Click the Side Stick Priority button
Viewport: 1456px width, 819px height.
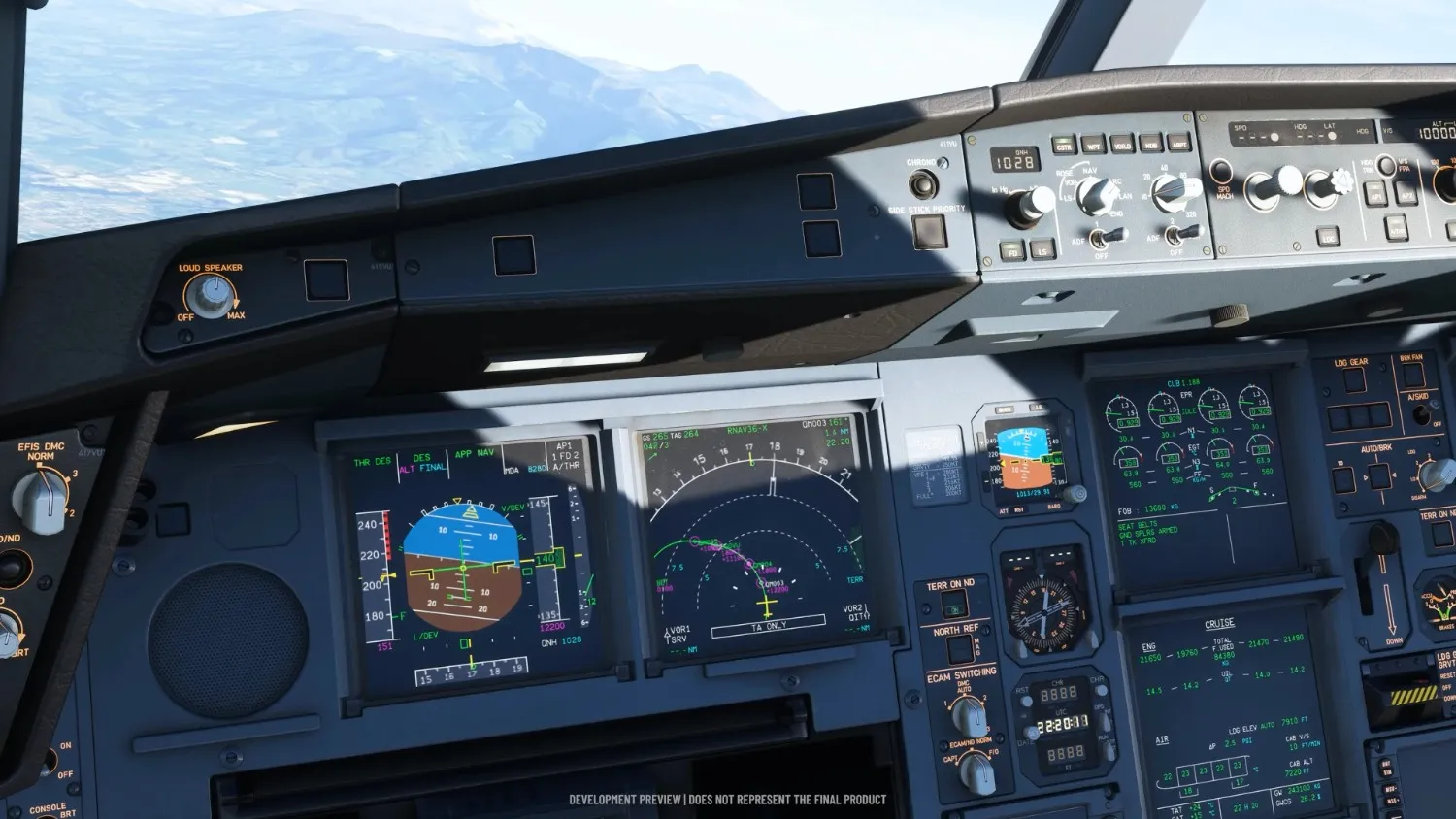[928, 231]
